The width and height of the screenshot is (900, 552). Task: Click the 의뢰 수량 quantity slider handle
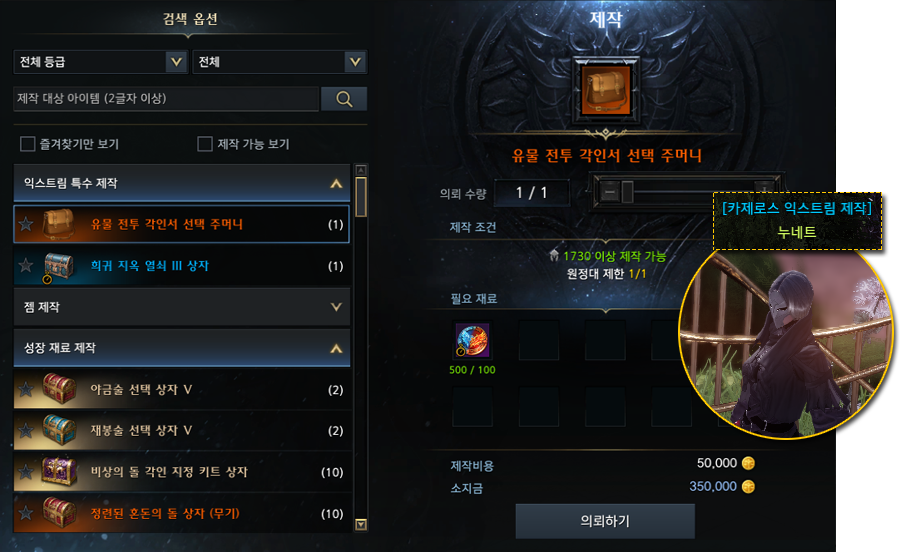(x=627, y=191)
